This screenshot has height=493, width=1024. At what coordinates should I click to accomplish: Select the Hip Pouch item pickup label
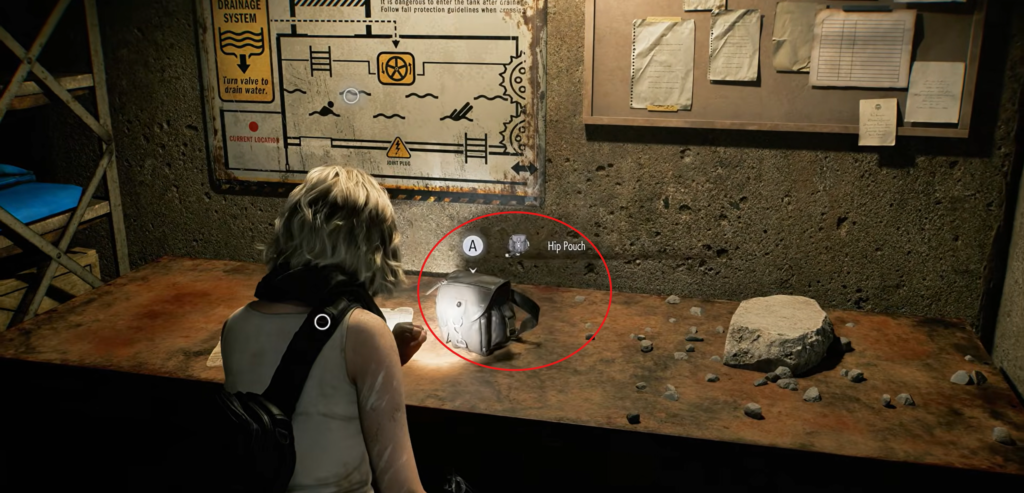[x=566, y=244]
